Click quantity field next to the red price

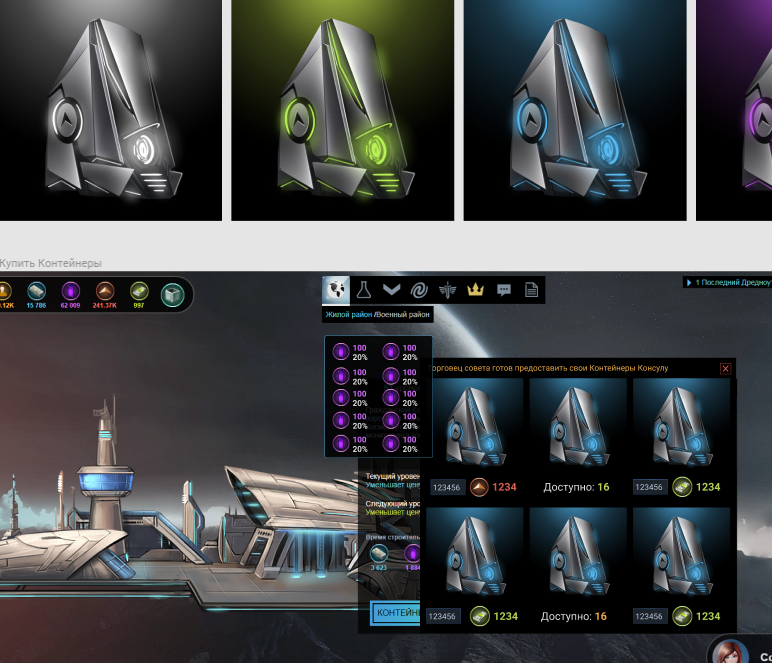tap(446, 487)
